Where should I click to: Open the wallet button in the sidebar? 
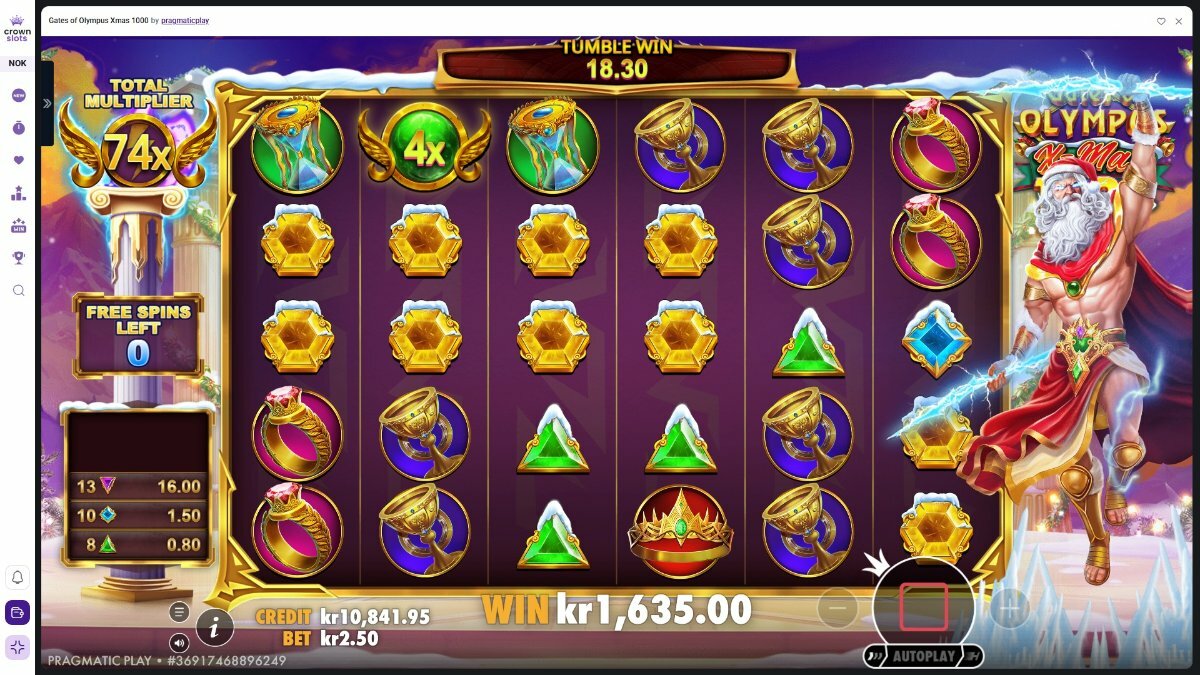18,612
